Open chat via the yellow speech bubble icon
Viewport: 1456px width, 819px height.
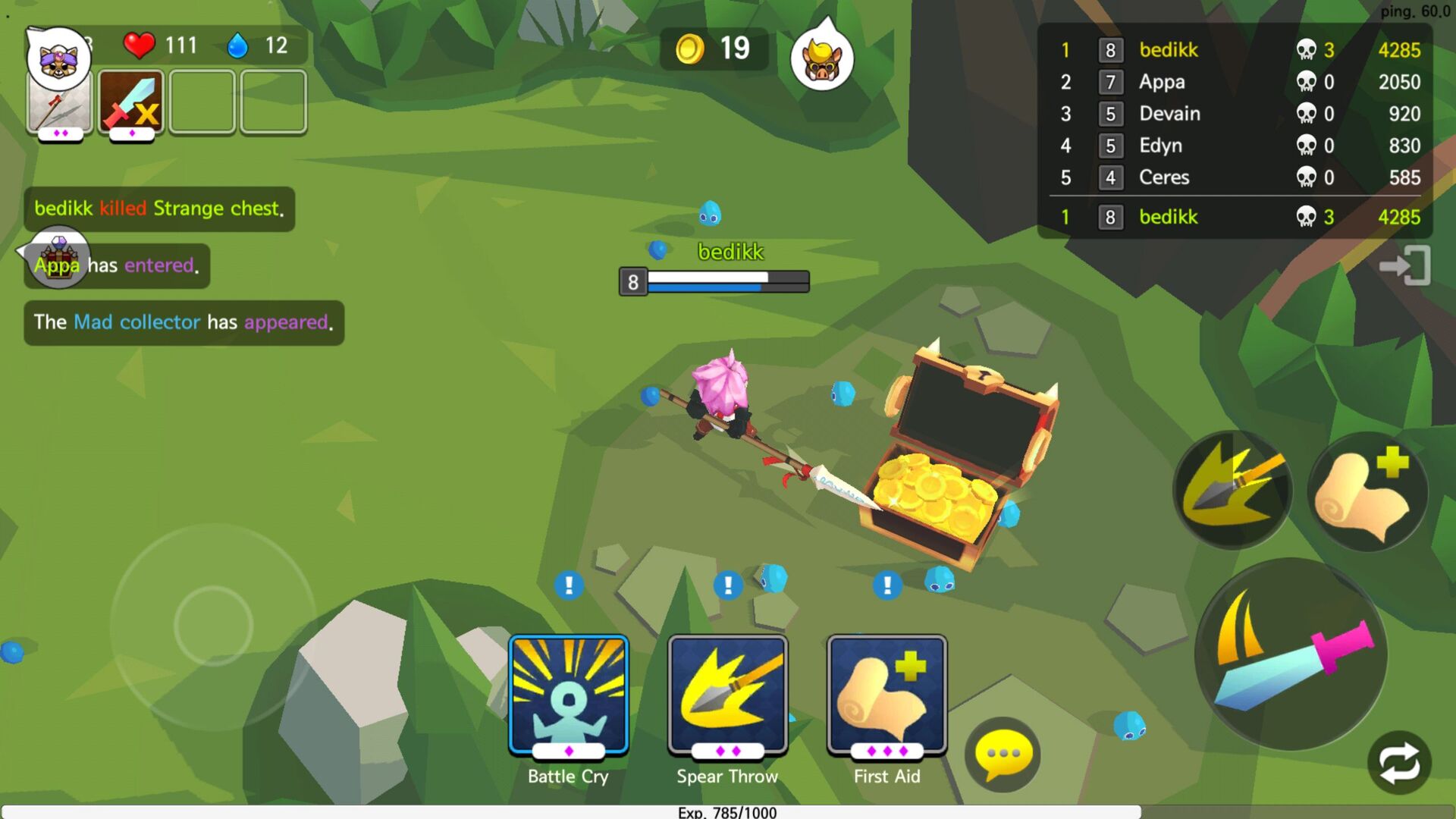1001,751
